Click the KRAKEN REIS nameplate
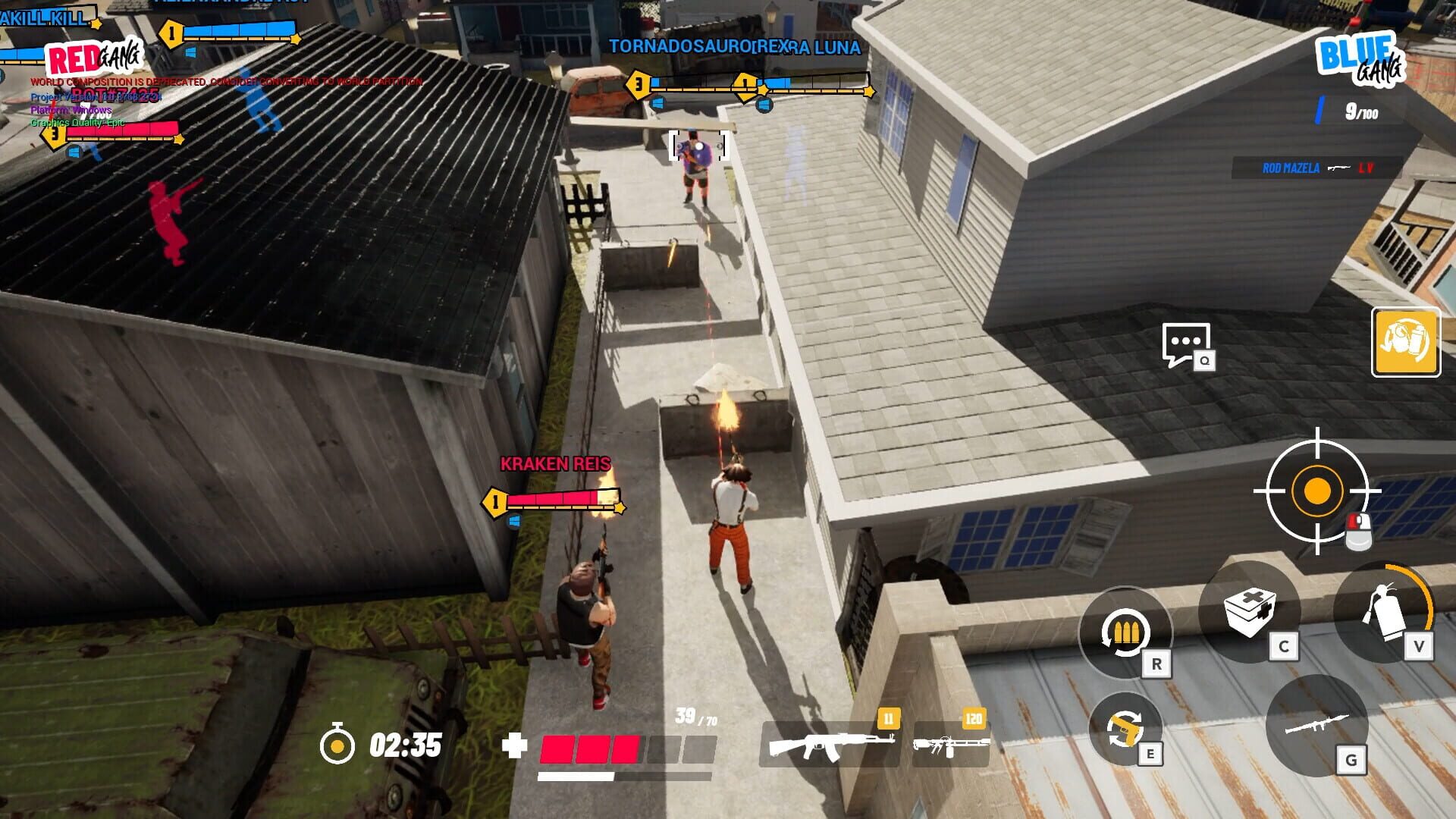Image resolution: width=1456 pixels, height=819 pixels. pyautogui.click(x=557, y=463)
